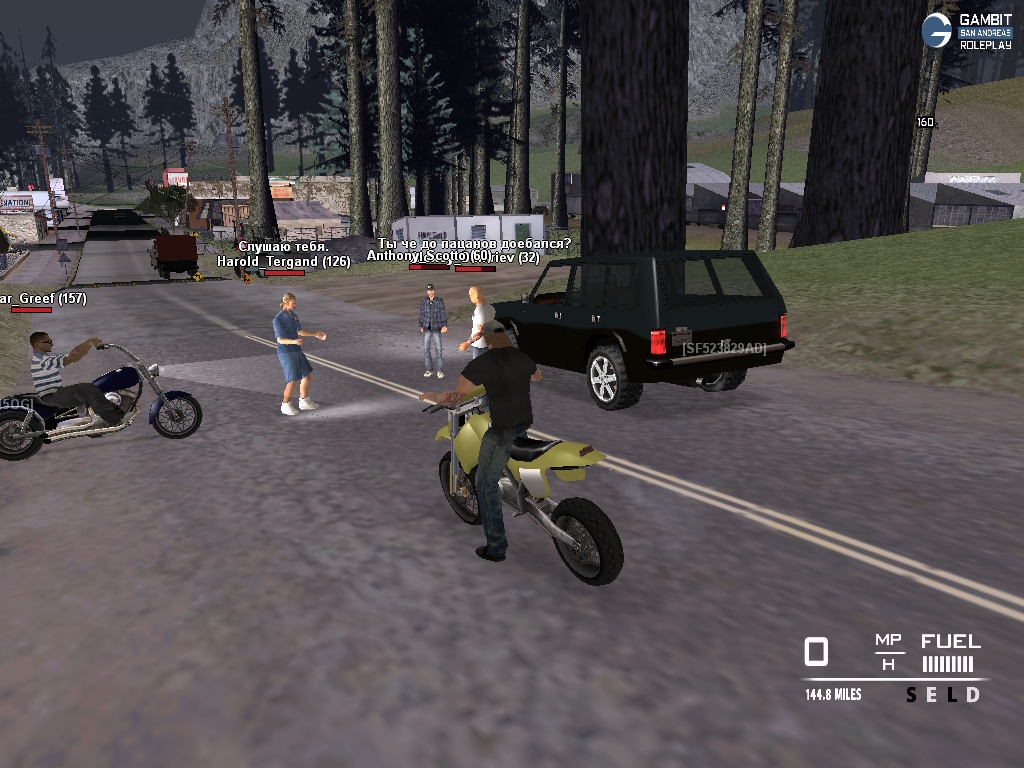Select the Harold_Tergand player nametag
This screenshot has width=1024, height=768.
click(283, 261)
